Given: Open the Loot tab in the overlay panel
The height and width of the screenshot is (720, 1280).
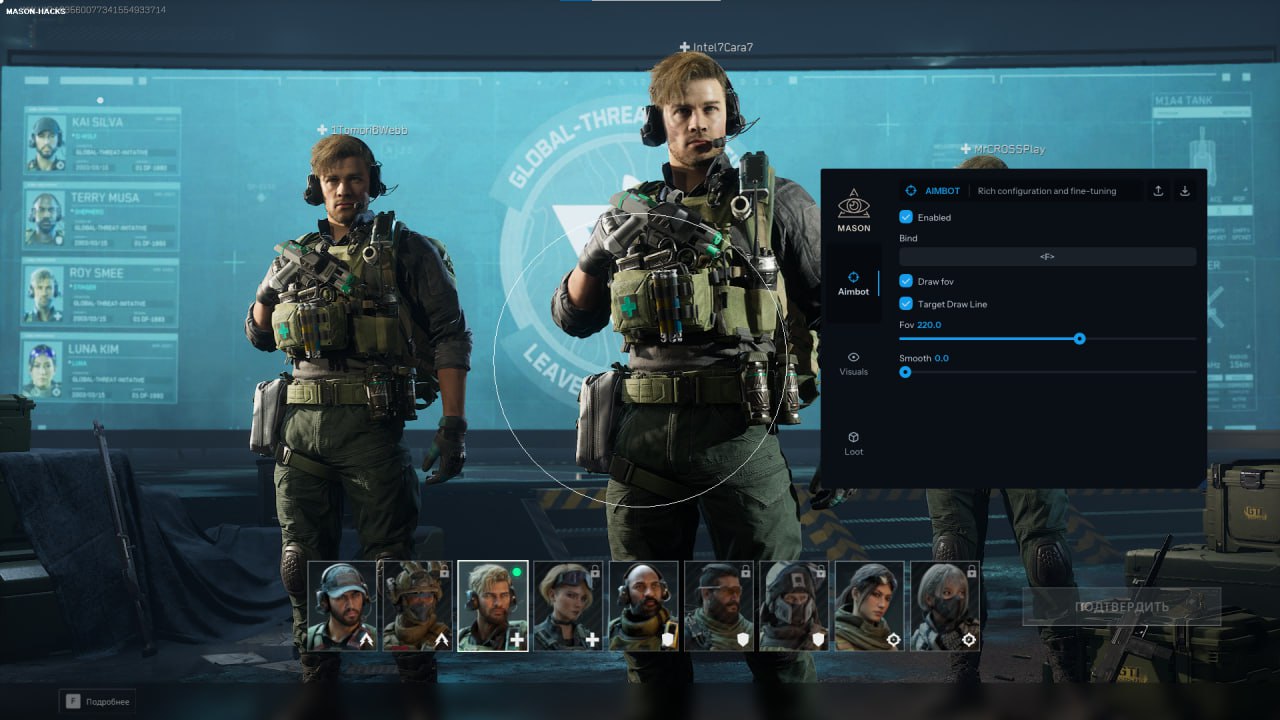Looking at the screenshot, I should [x=853, y=443].
